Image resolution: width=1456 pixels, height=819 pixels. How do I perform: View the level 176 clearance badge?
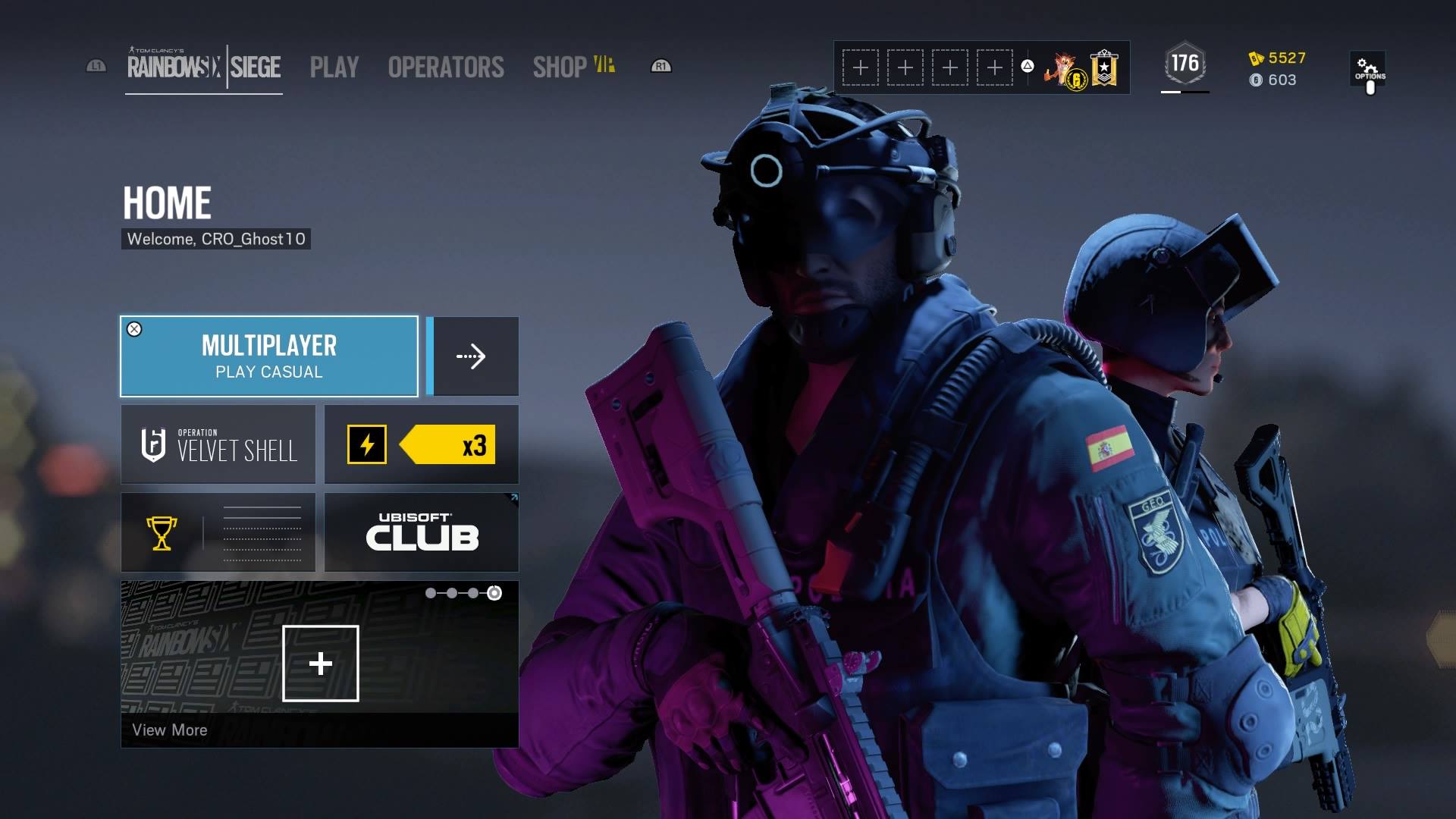pyautogui.click(x=1185, y=64)
